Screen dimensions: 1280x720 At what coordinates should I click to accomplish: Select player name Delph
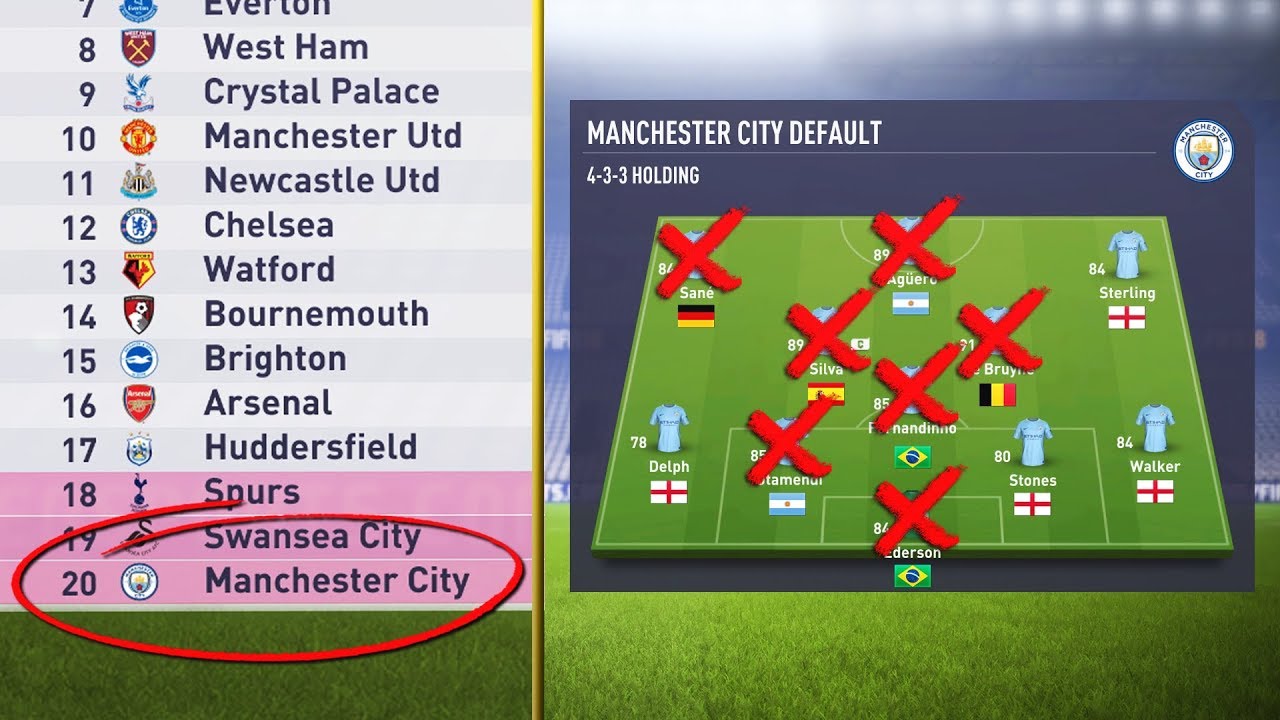668,466
